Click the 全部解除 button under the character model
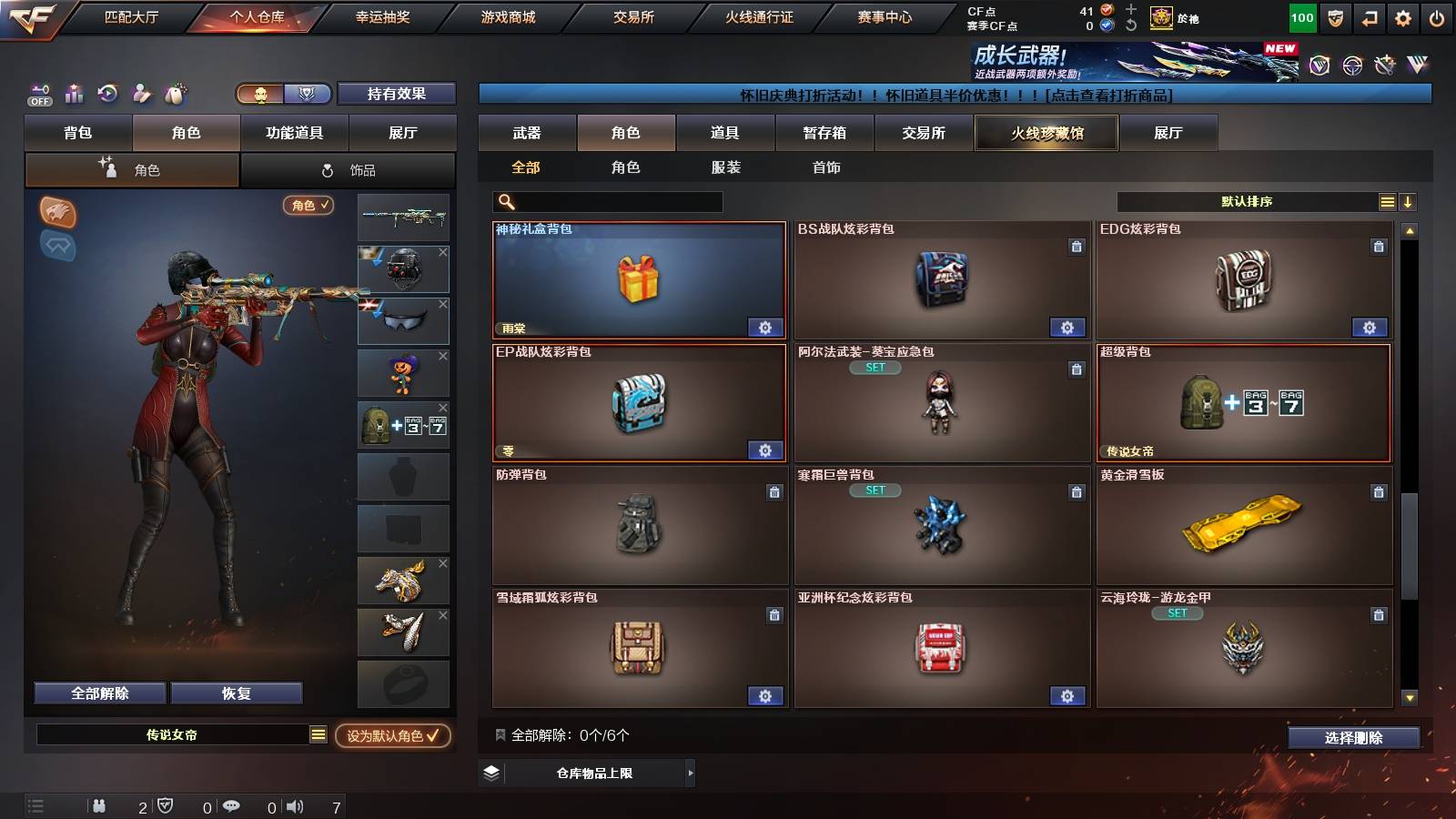Viewport: 1456px width, 819px height. tap(98, 693)
